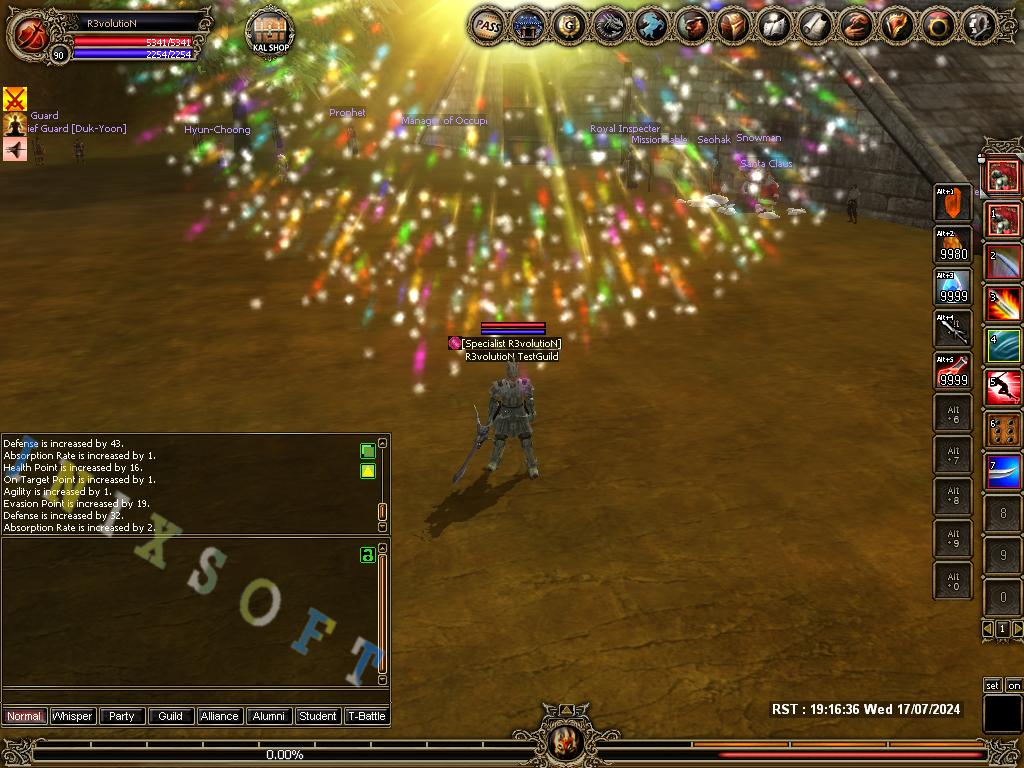The height and width of the screenshot is (768, 1024).
Task: Open the blue horse mount icon
Action: pos(651,26)
